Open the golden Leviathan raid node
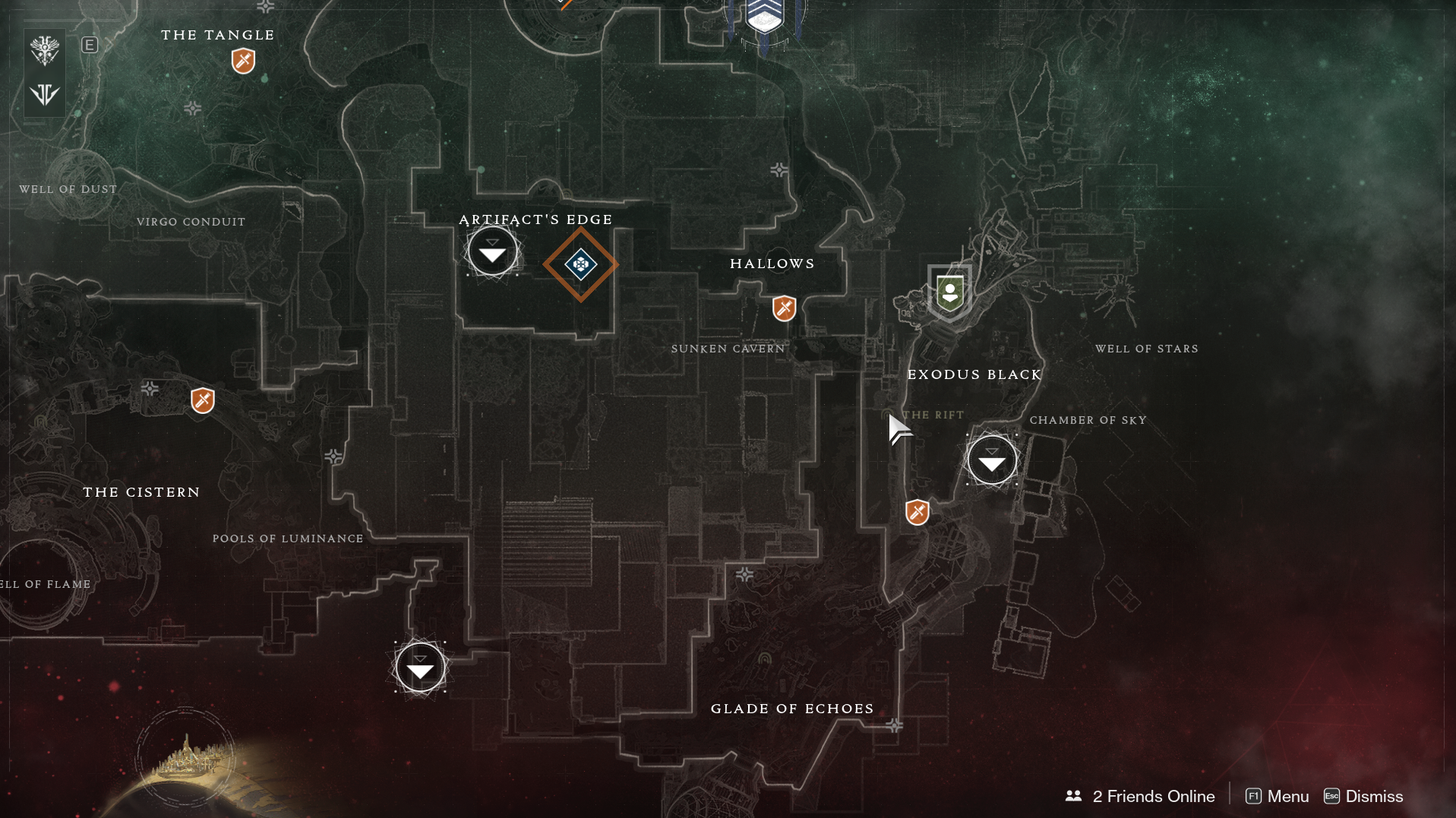The height and width of the screenshot is (818, 1456). click(x=185, y=756)
